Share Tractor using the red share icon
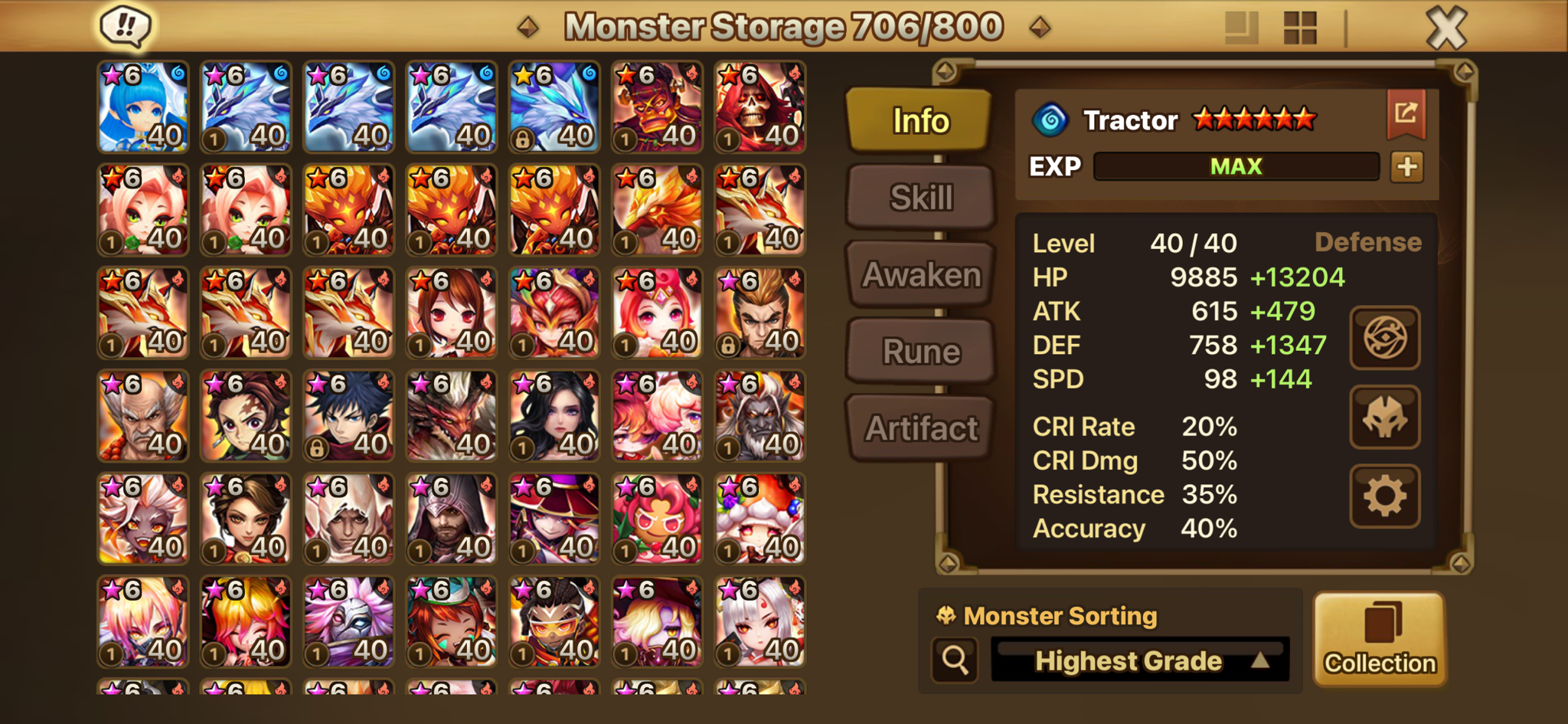Screen dimensions: 1568x724 click(x=1406, y=114)
